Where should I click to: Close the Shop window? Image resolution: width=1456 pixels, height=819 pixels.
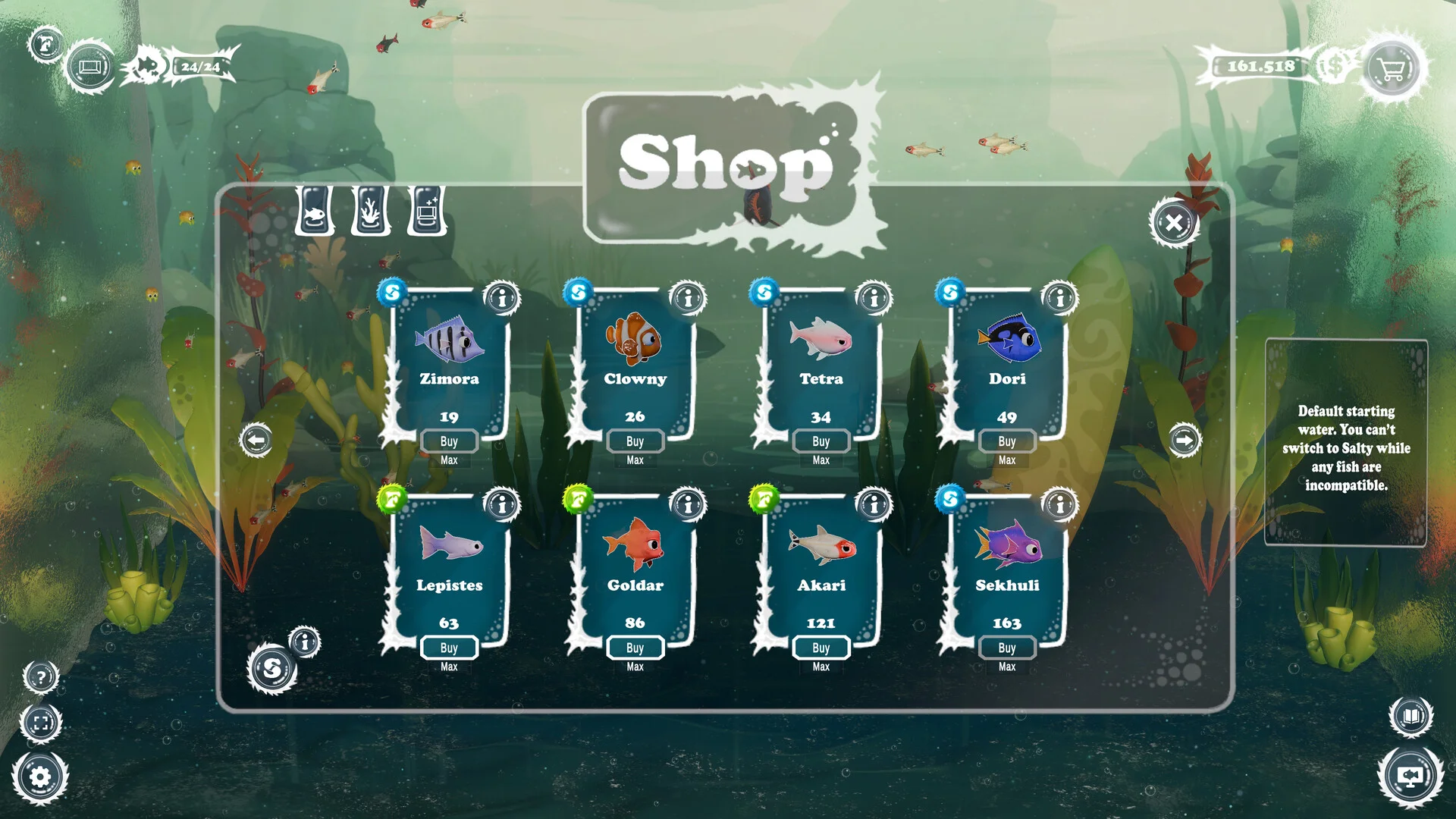pyautogui.click(x=1173, y=223)
